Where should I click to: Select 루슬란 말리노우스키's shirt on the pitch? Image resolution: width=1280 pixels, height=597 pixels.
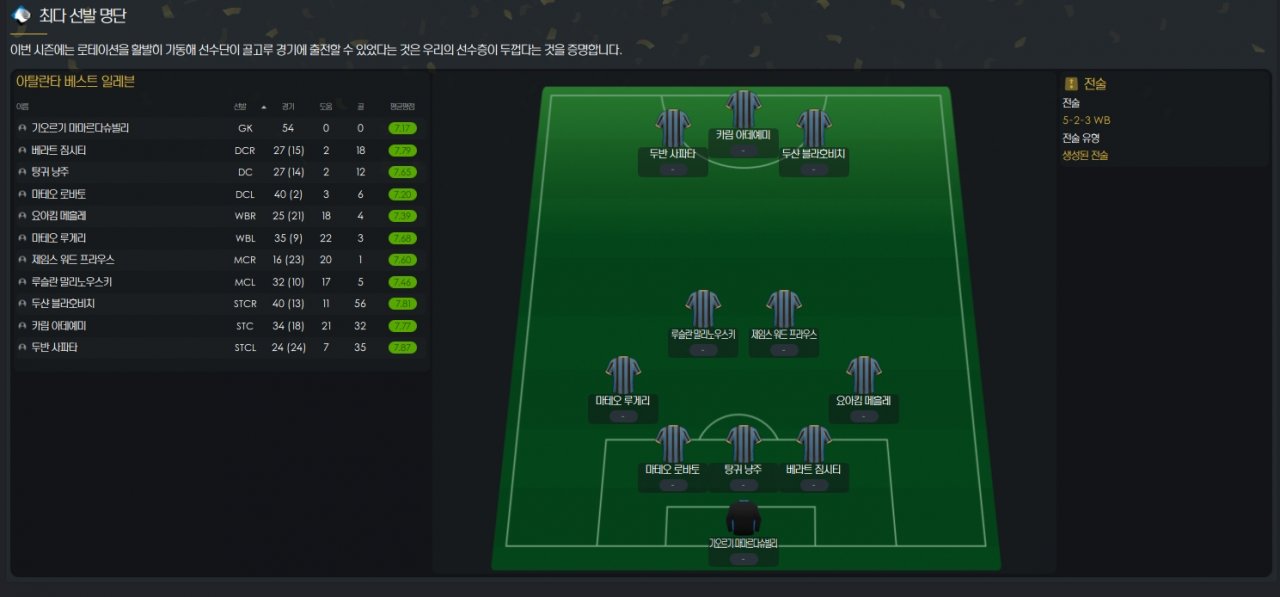coord(703,309)
